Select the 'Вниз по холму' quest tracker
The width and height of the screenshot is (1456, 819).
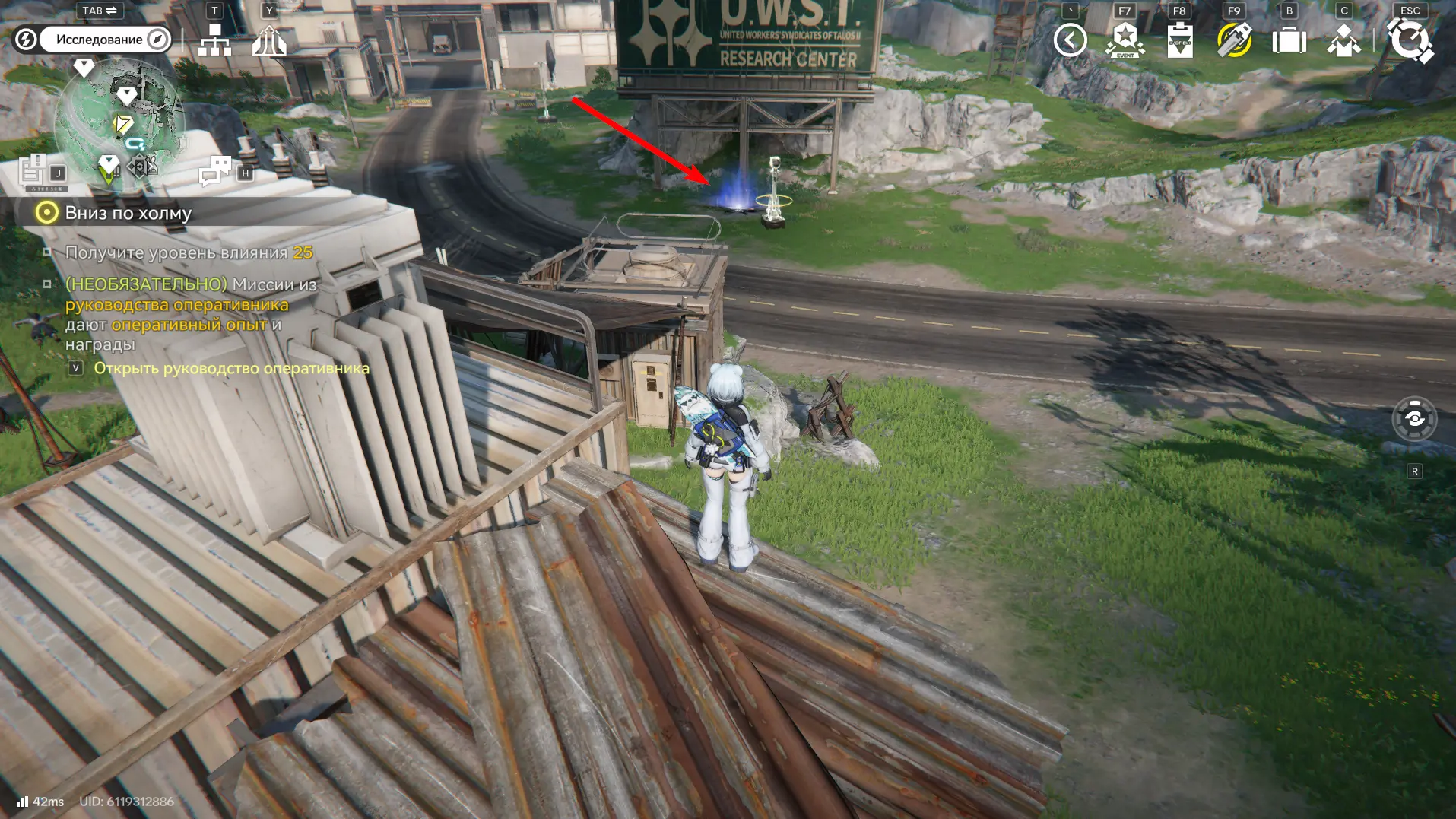coord(128,213)
